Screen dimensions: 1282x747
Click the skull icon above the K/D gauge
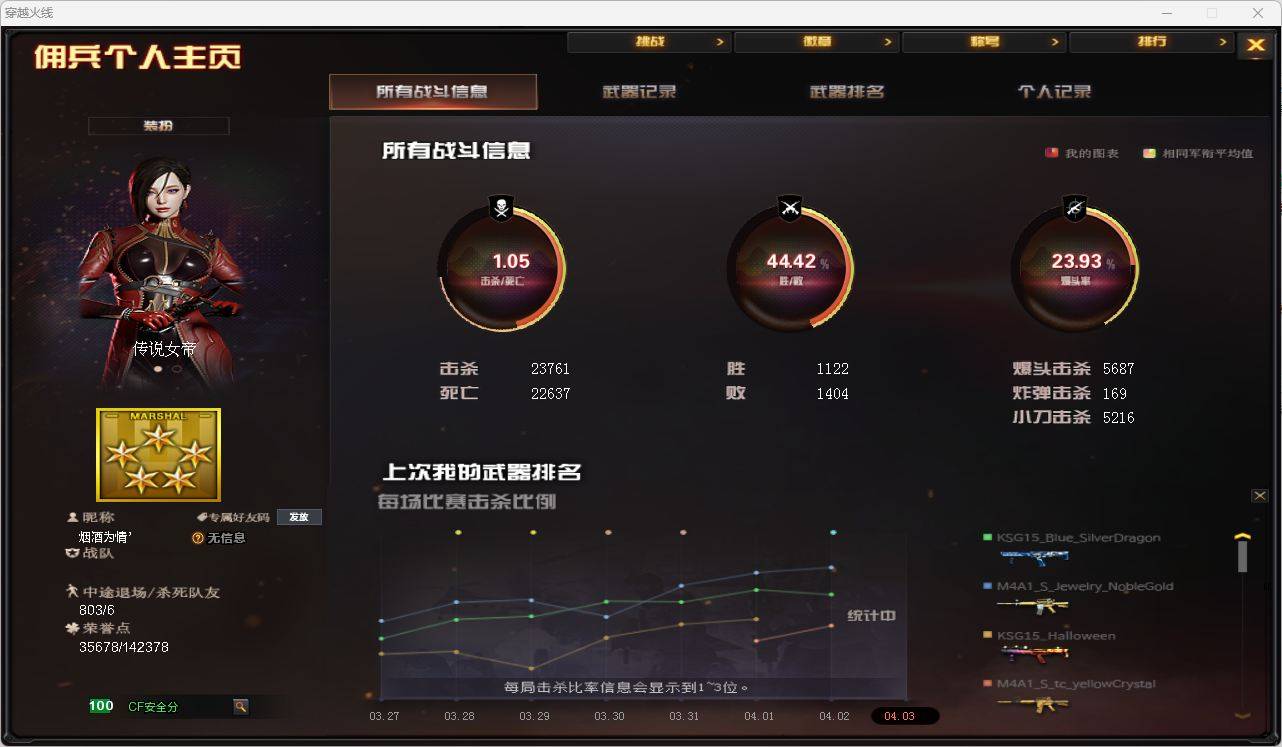point(501,208)
